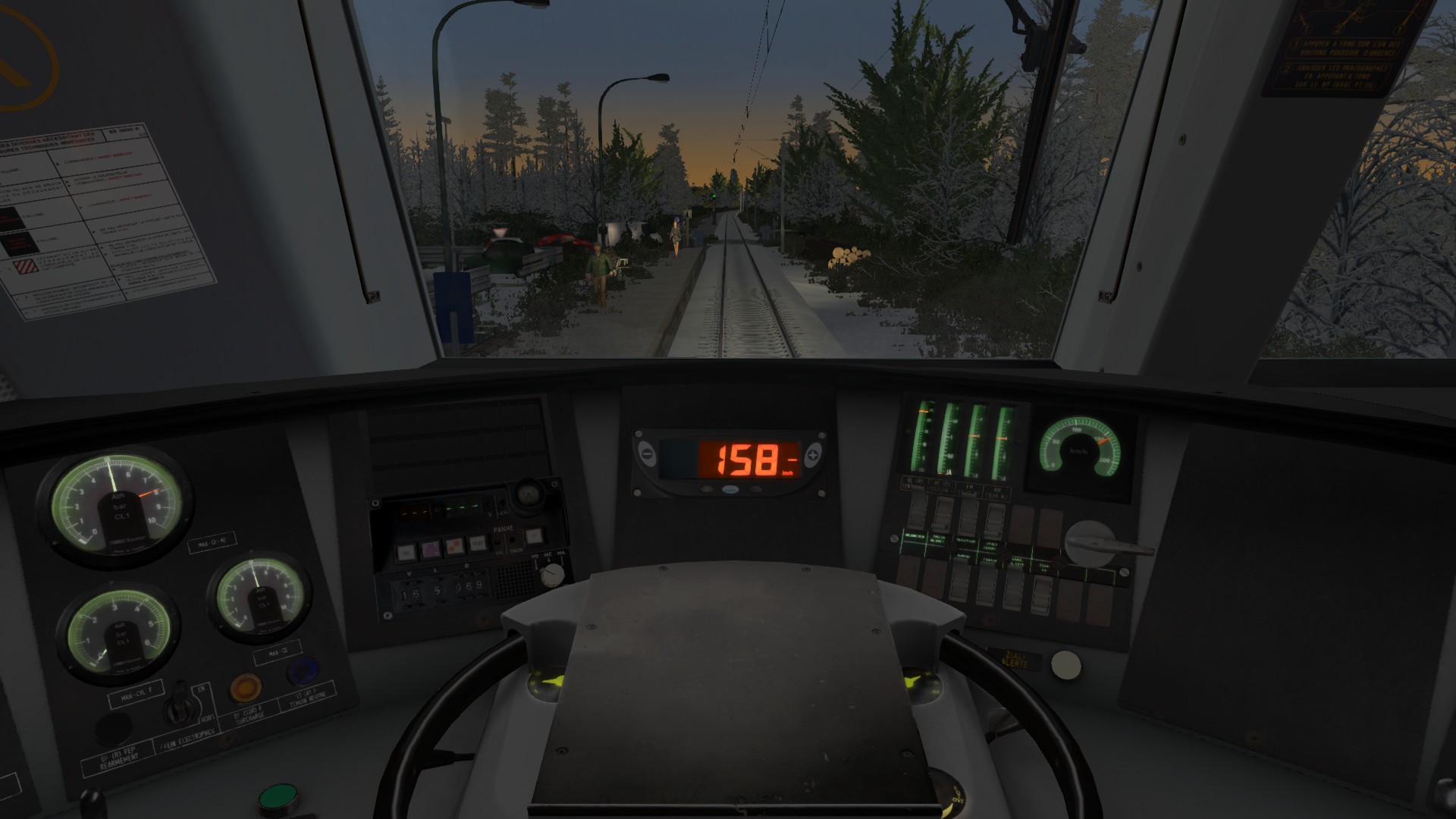Image resolution: width=1456 pixels, height=819 pixels.
Task: Click the green round button on the desk
Action: (278, 799)
